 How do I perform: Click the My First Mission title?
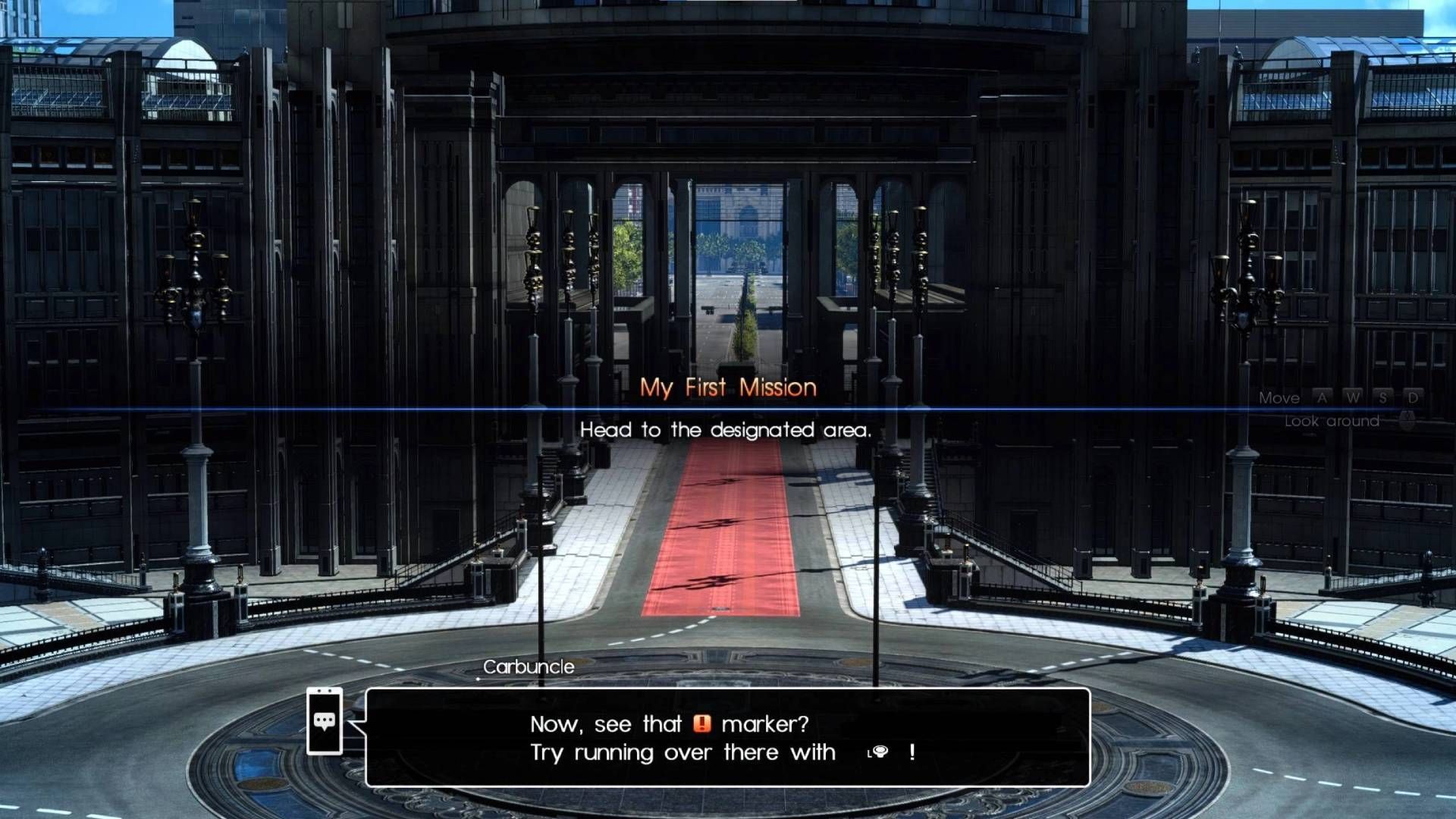[728, 388]
